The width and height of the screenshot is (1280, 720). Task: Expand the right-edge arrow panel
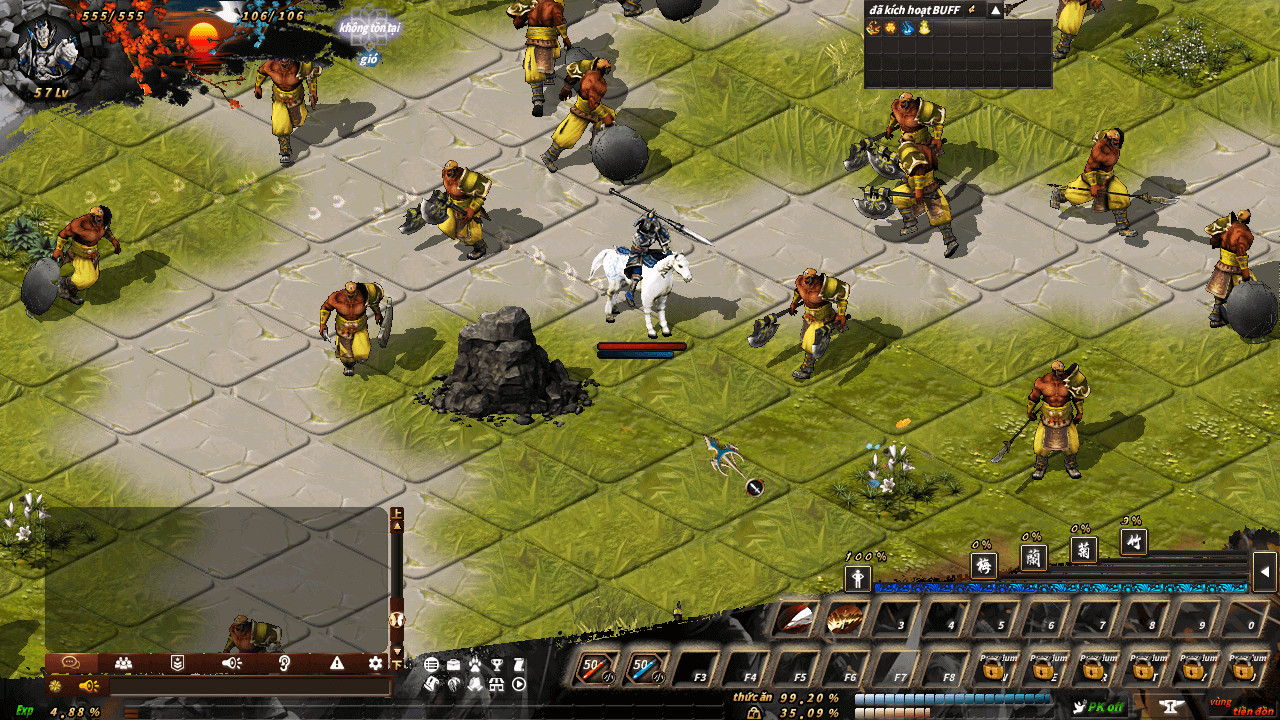click(x=1266, y=570)
